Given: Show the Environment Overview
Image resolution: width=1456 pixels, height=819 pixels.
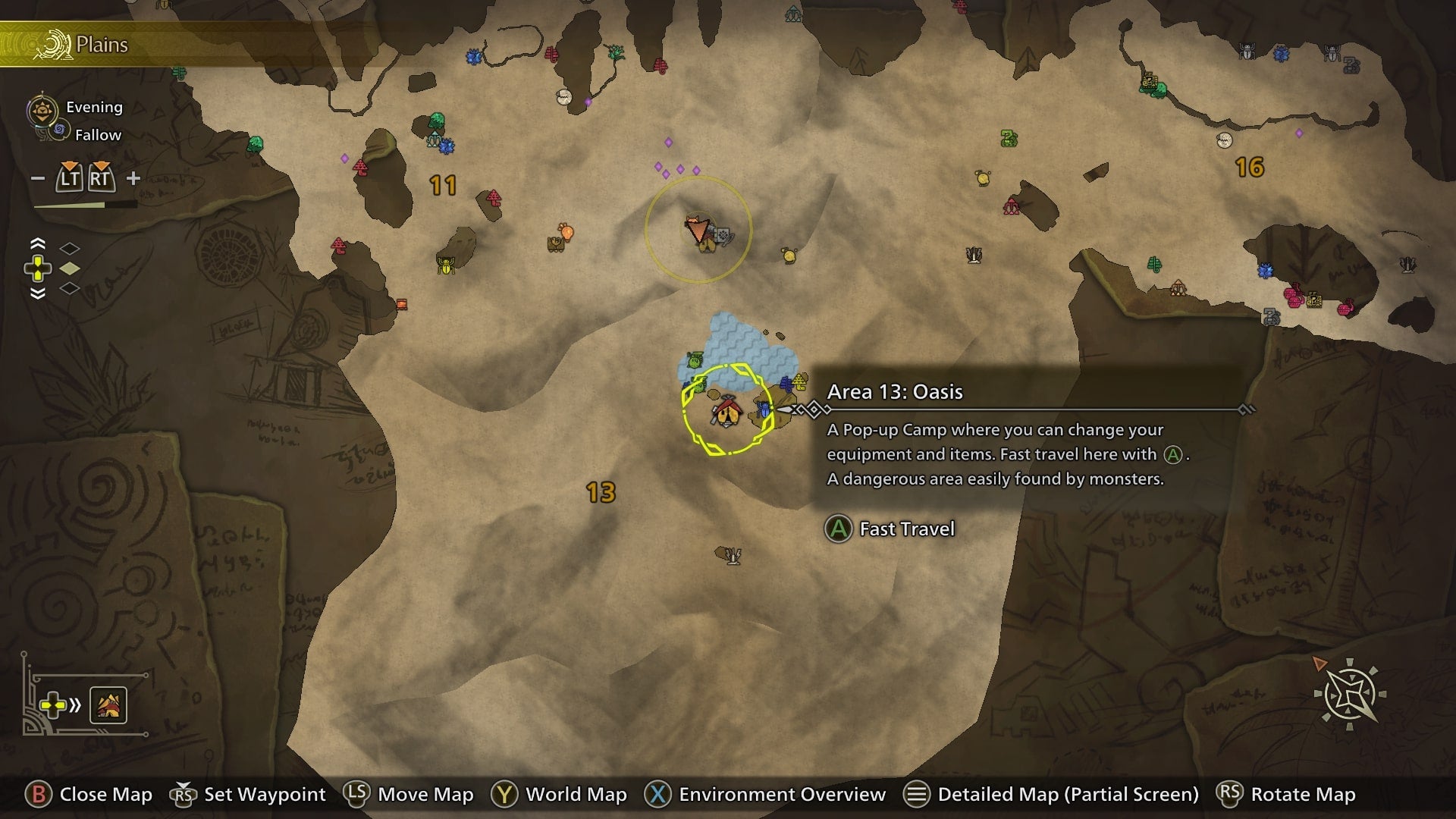Looking at the screenshot, I should [782, 794].
